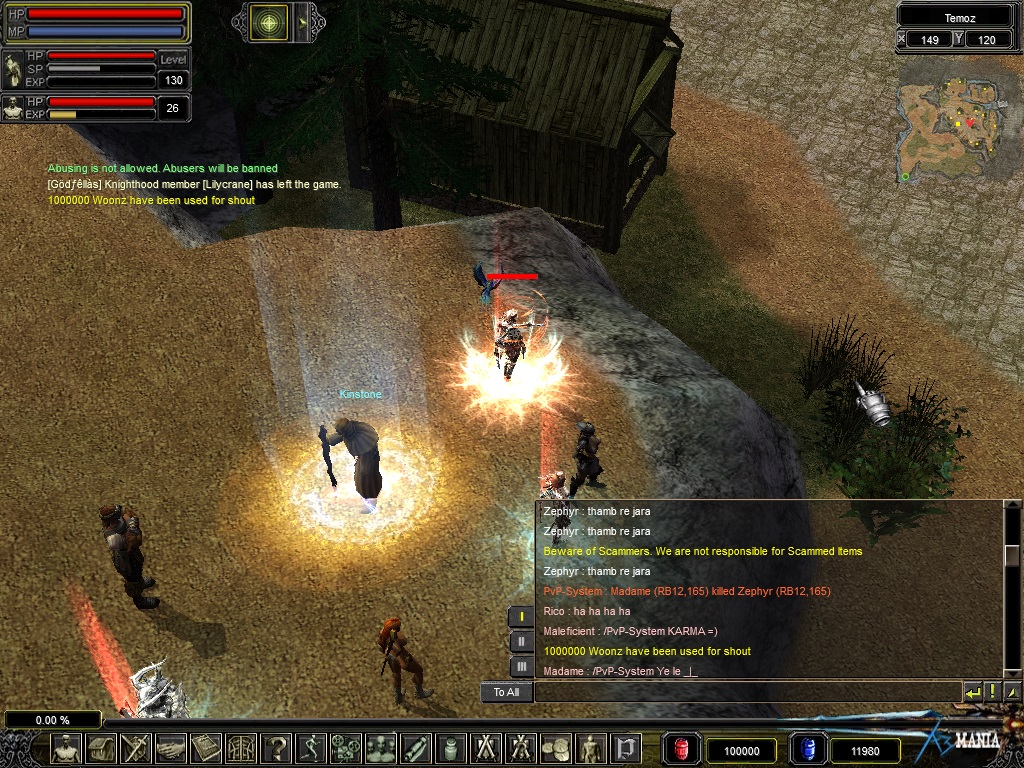Click the yellow exclamation shout button

point(992,692)
